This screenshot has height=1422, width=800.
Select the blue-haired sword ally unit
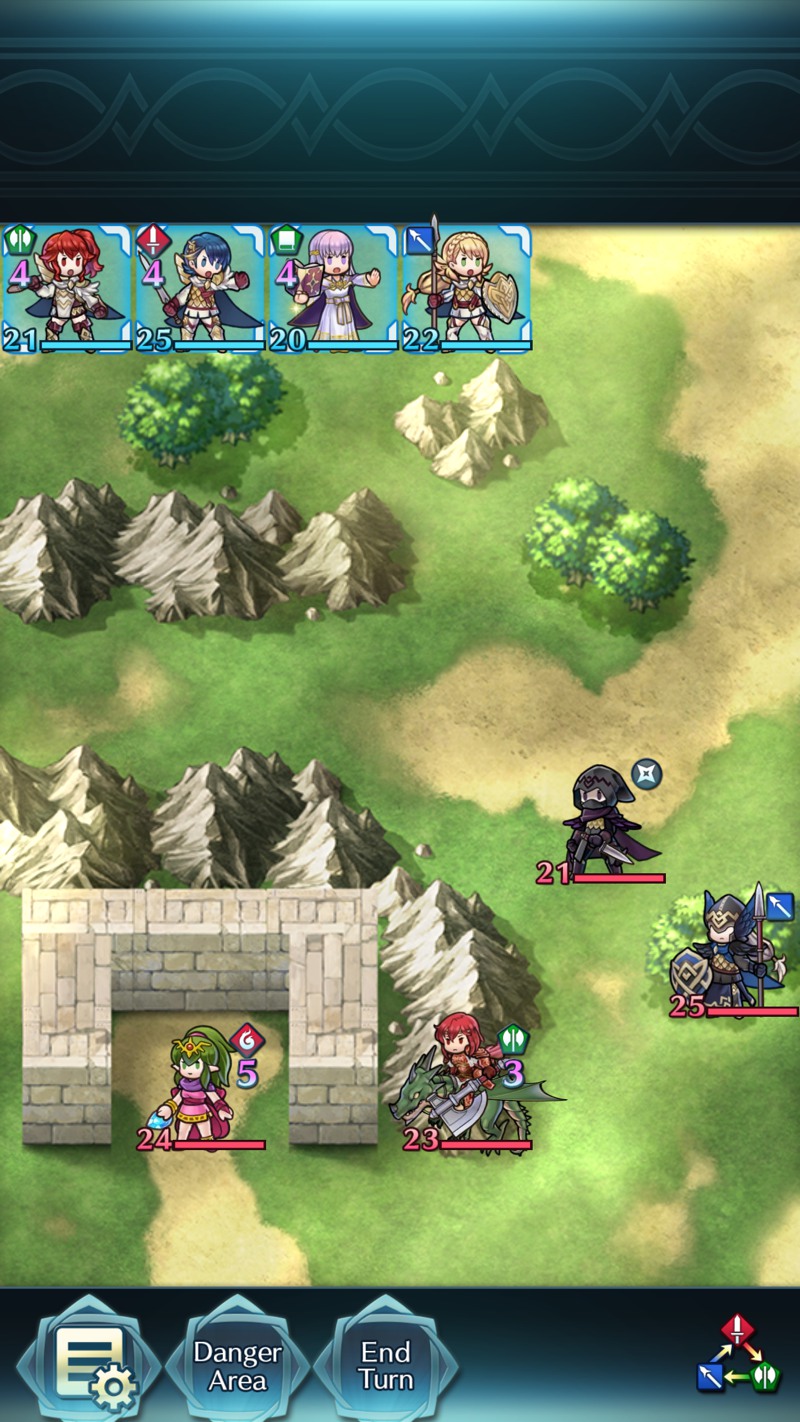tap(200, 288)
